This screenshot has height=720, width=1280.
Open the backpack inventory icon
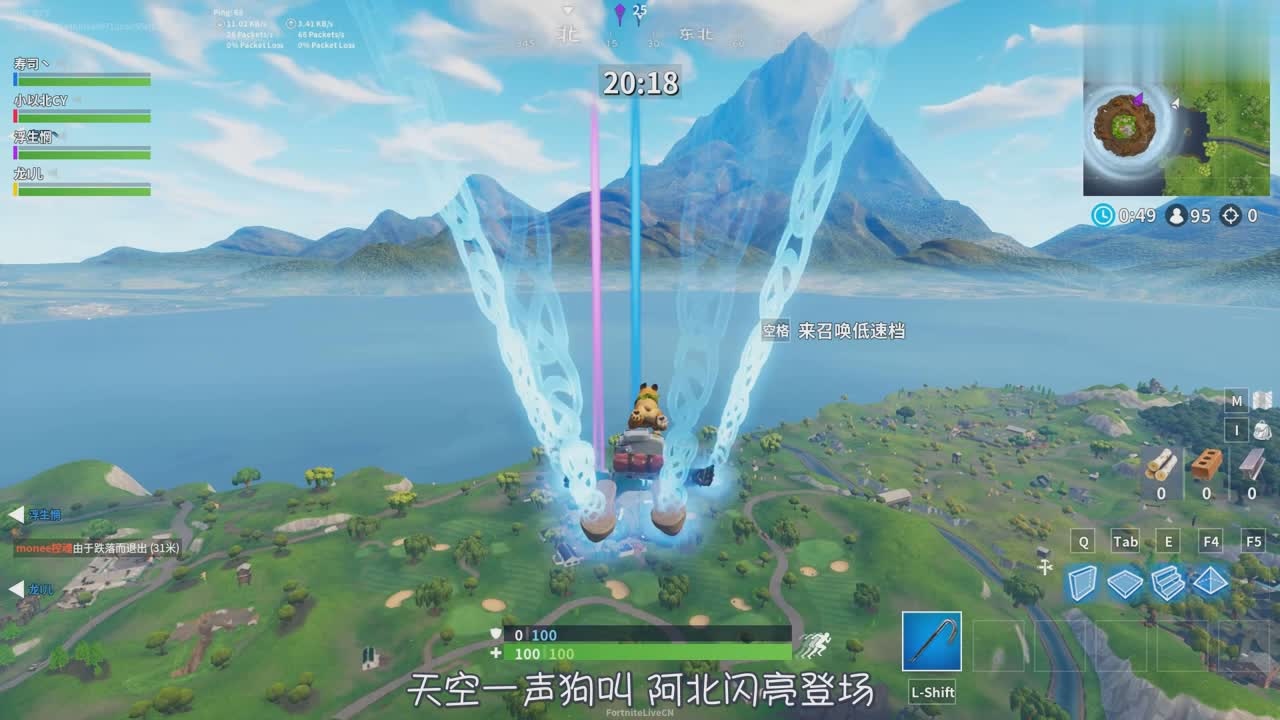(x=1262, y=431)
